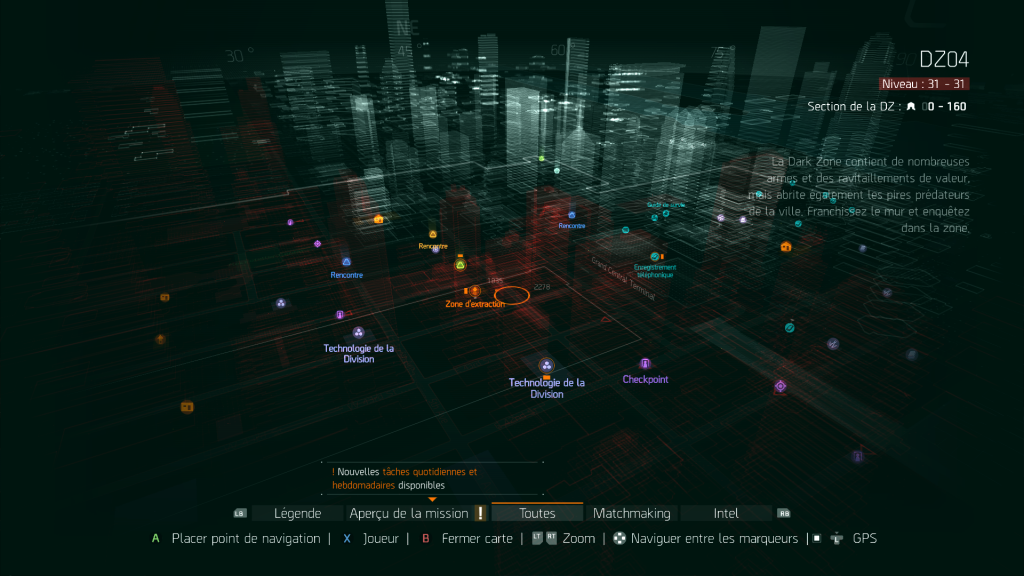Image resolution: width=1024 pixels, height=576 pixels.
Task: Select the Enregistrement téléphonique marker
Action: tap(655, 257)
